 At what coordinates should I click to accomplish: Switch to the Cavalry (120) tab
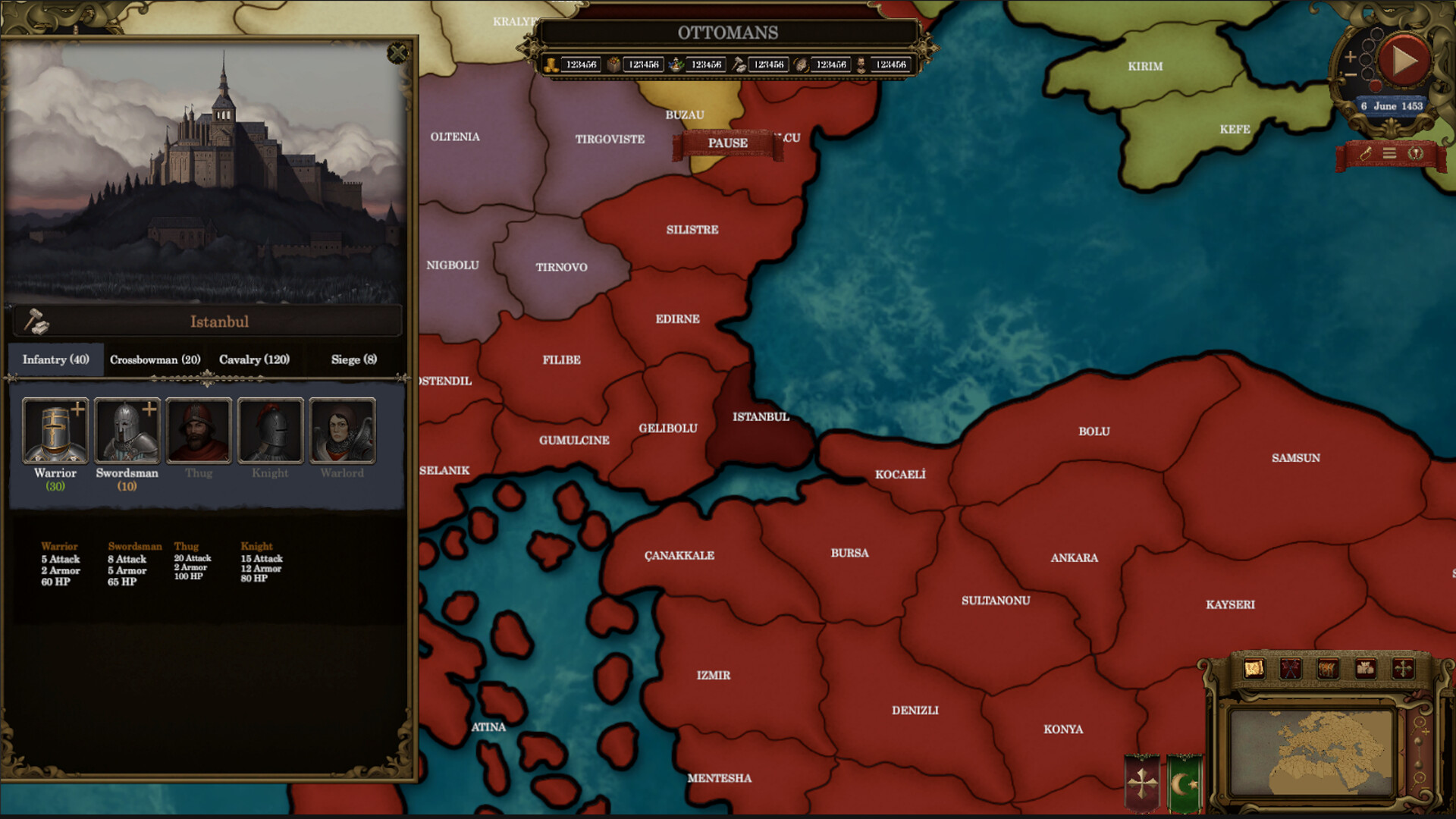(255, 359)
